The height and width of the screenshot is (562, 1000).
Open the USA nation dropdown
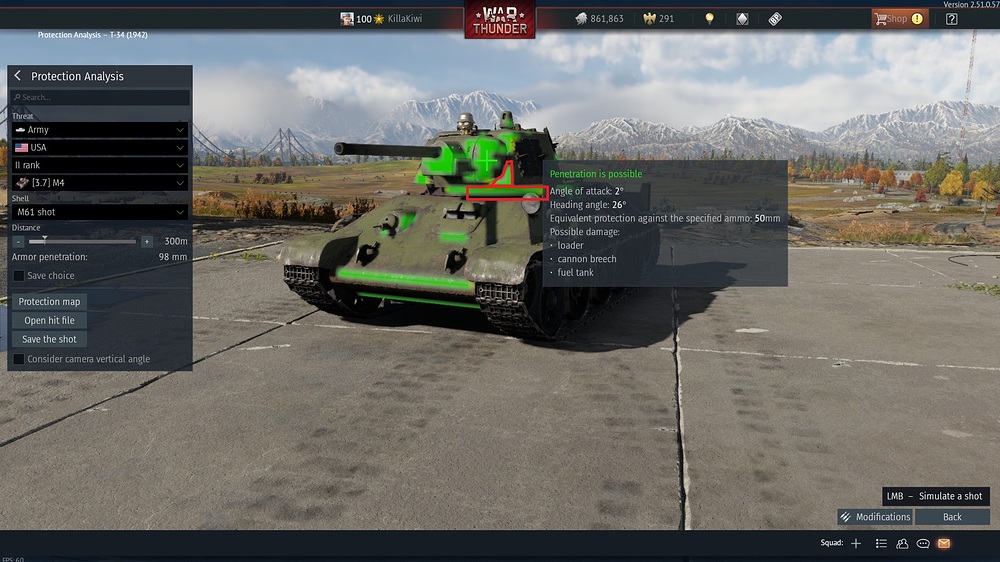pos(100,147)
